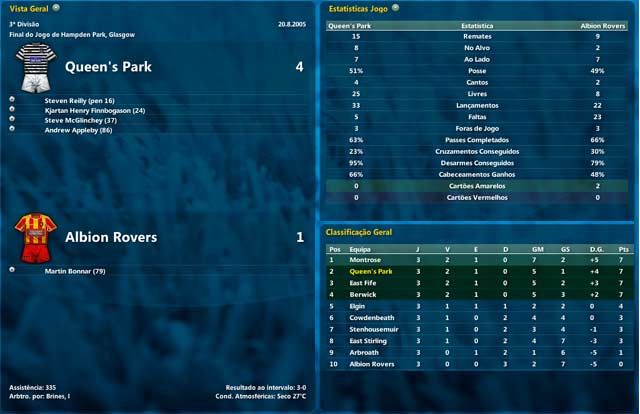Choose Berwick in the league table
The height and width of the screenshot is (414, 640).
click(x=363, y=295)
